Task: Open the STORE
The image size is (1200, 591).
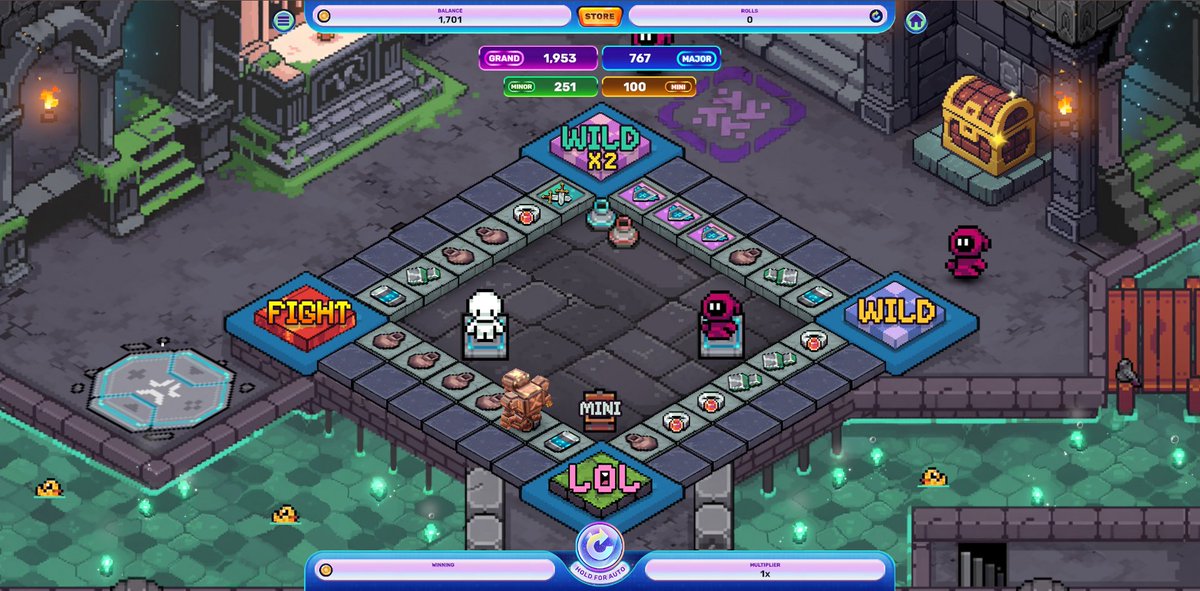Action: [x=600, y=16]
